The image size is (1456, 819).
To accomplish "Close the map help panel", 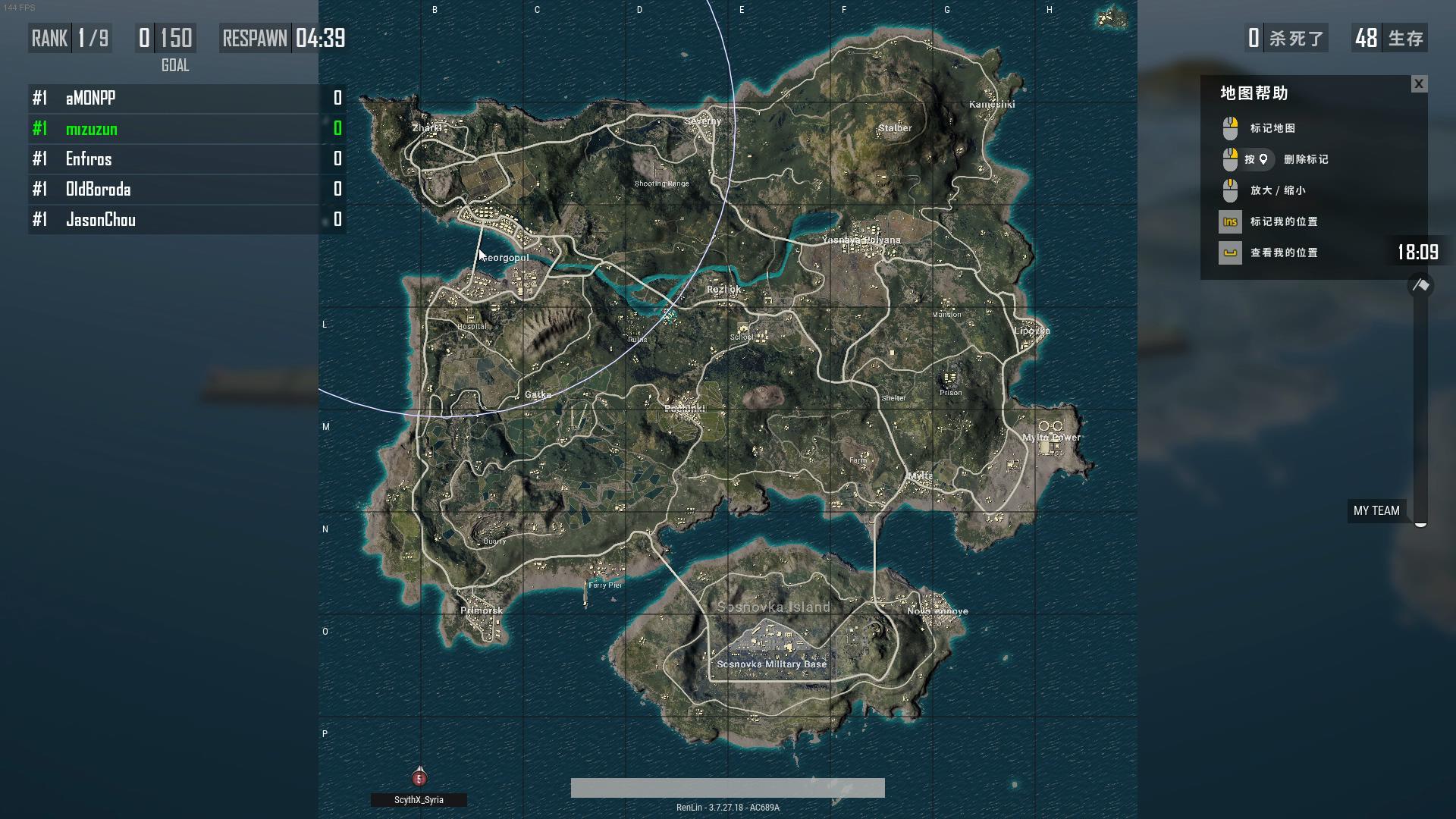I will [1419, 84].
